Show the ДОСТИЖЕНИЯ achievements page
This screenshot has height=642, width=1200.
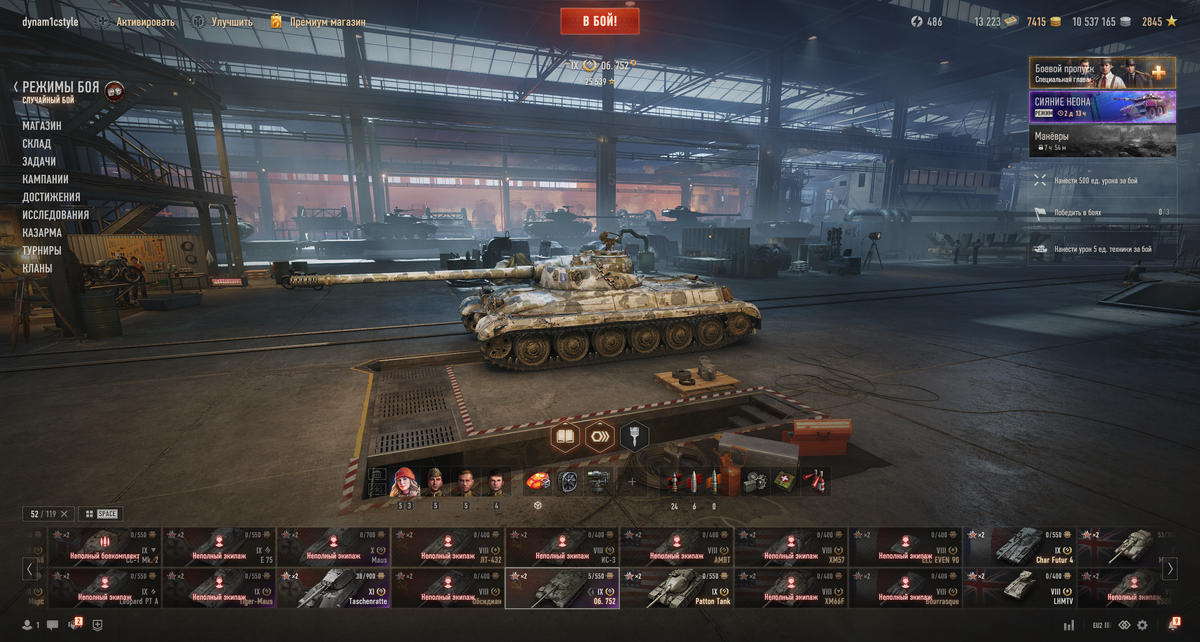click(51, 197)
